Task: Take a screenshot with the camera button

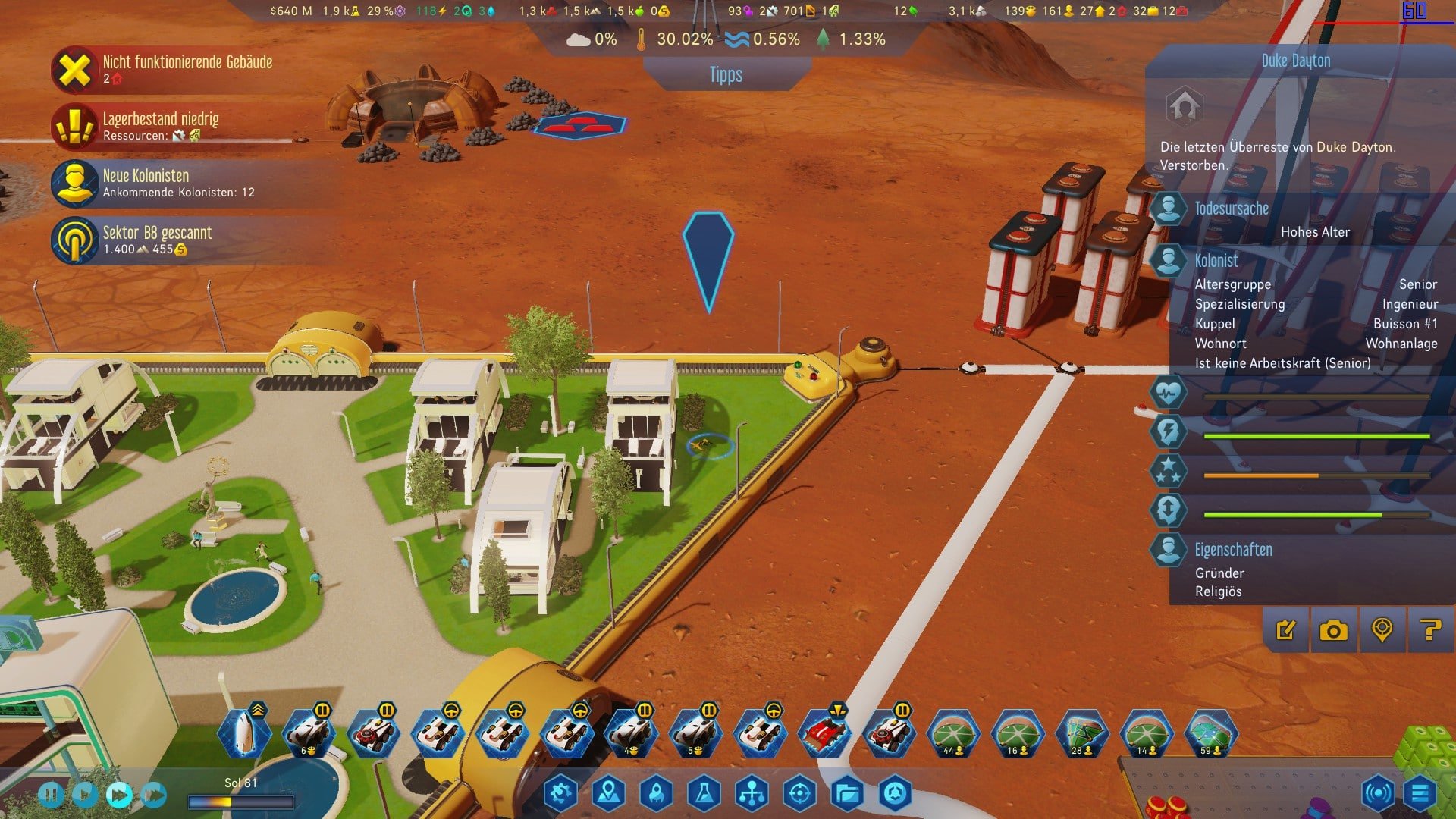Action: click(x=1333, y=629)
